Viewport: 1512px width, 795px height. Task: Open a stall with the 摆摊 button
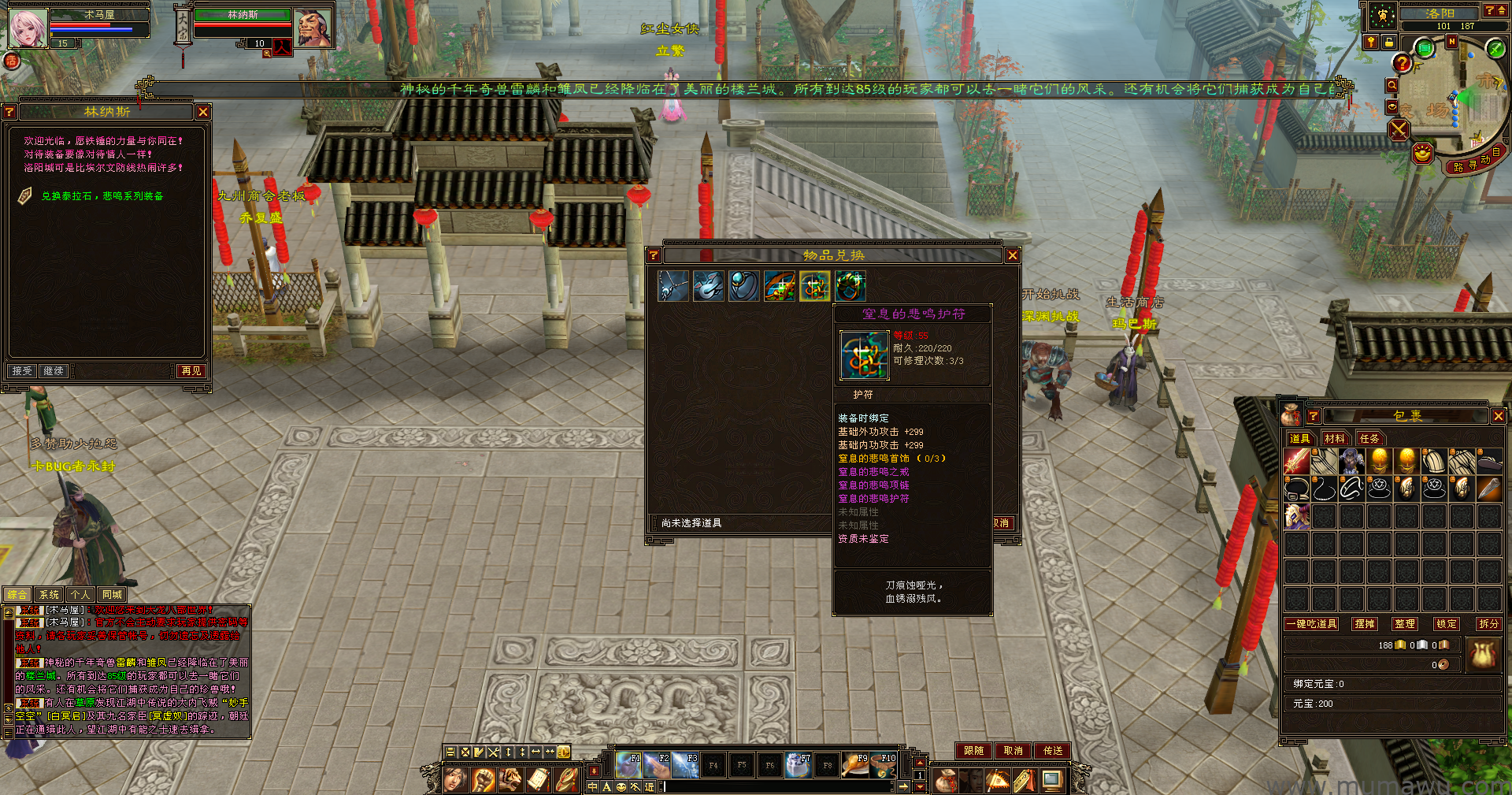pos(1364,624)
